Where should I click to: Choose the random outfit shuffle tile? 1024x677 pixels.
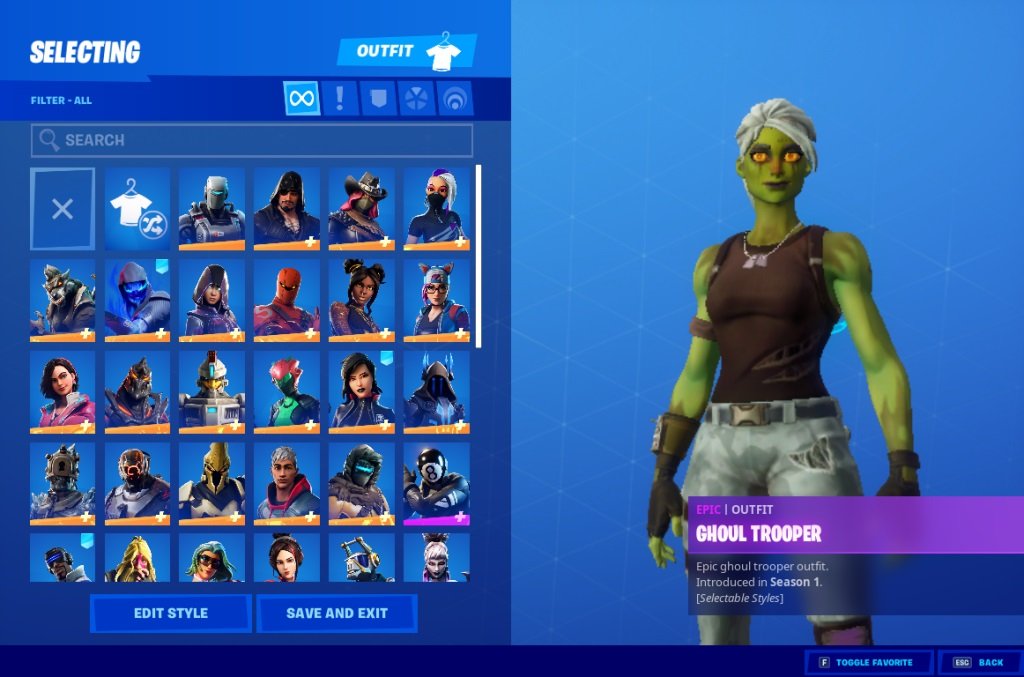click(137, 208)
